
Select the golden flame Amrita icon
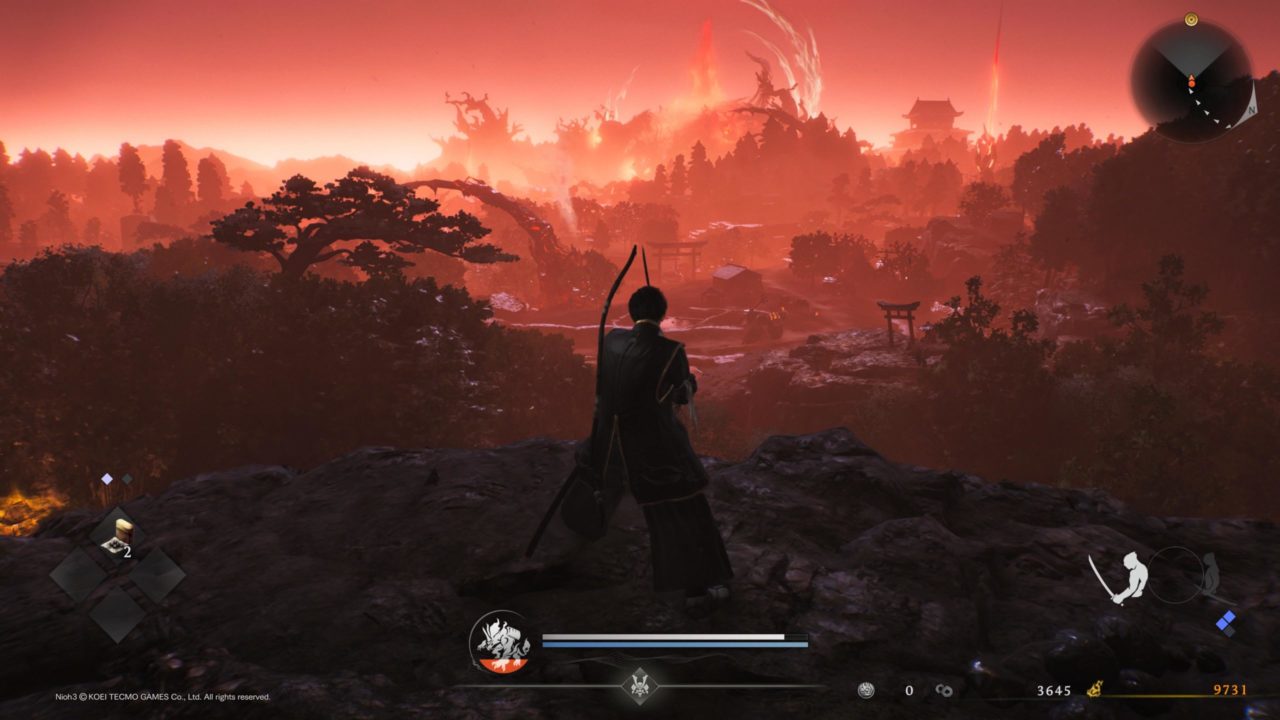point(1095,689)
